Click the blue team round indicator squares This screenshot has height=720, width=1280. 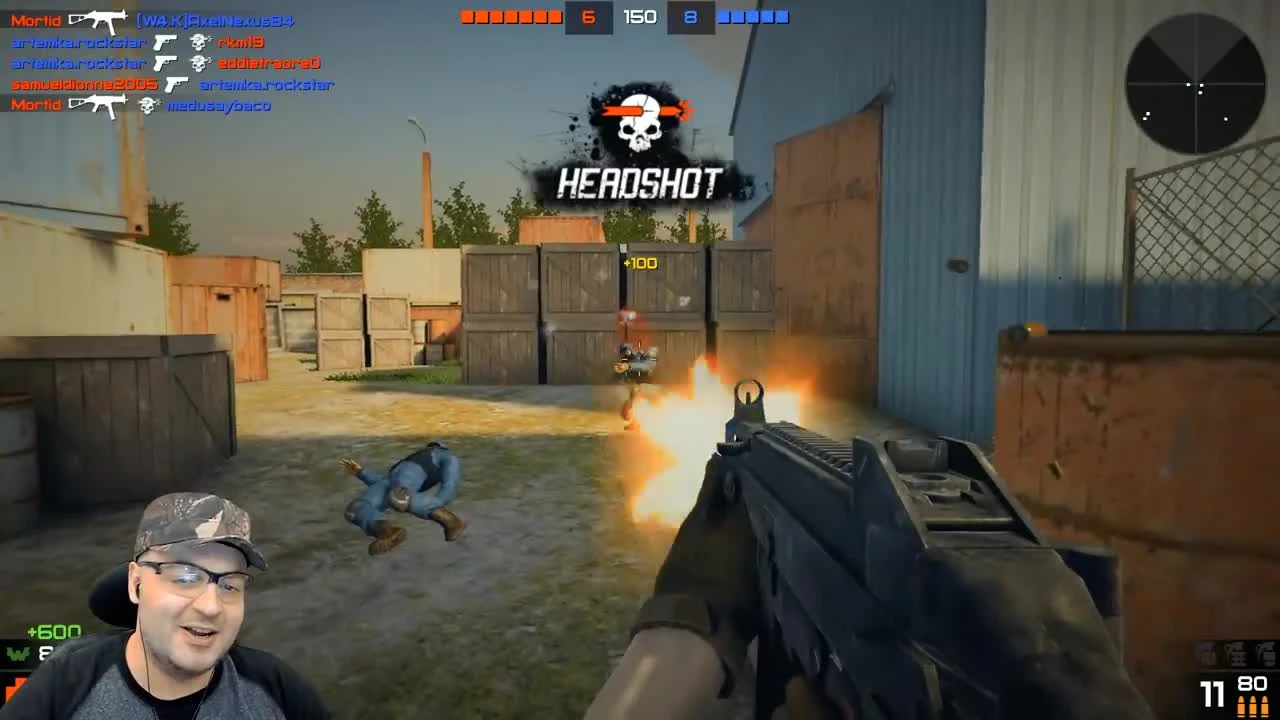(756, 16)
